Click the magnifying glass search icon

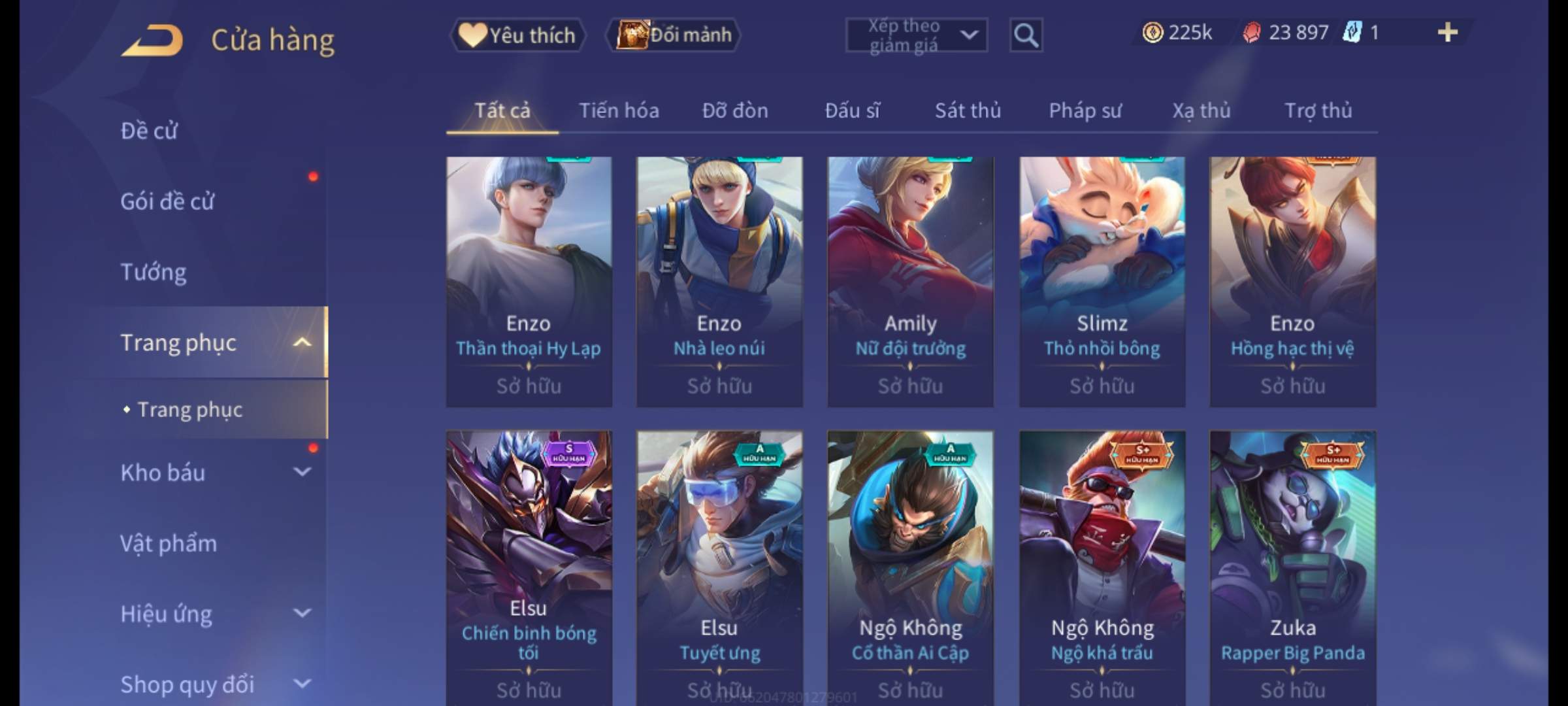tap(1026, 35)
